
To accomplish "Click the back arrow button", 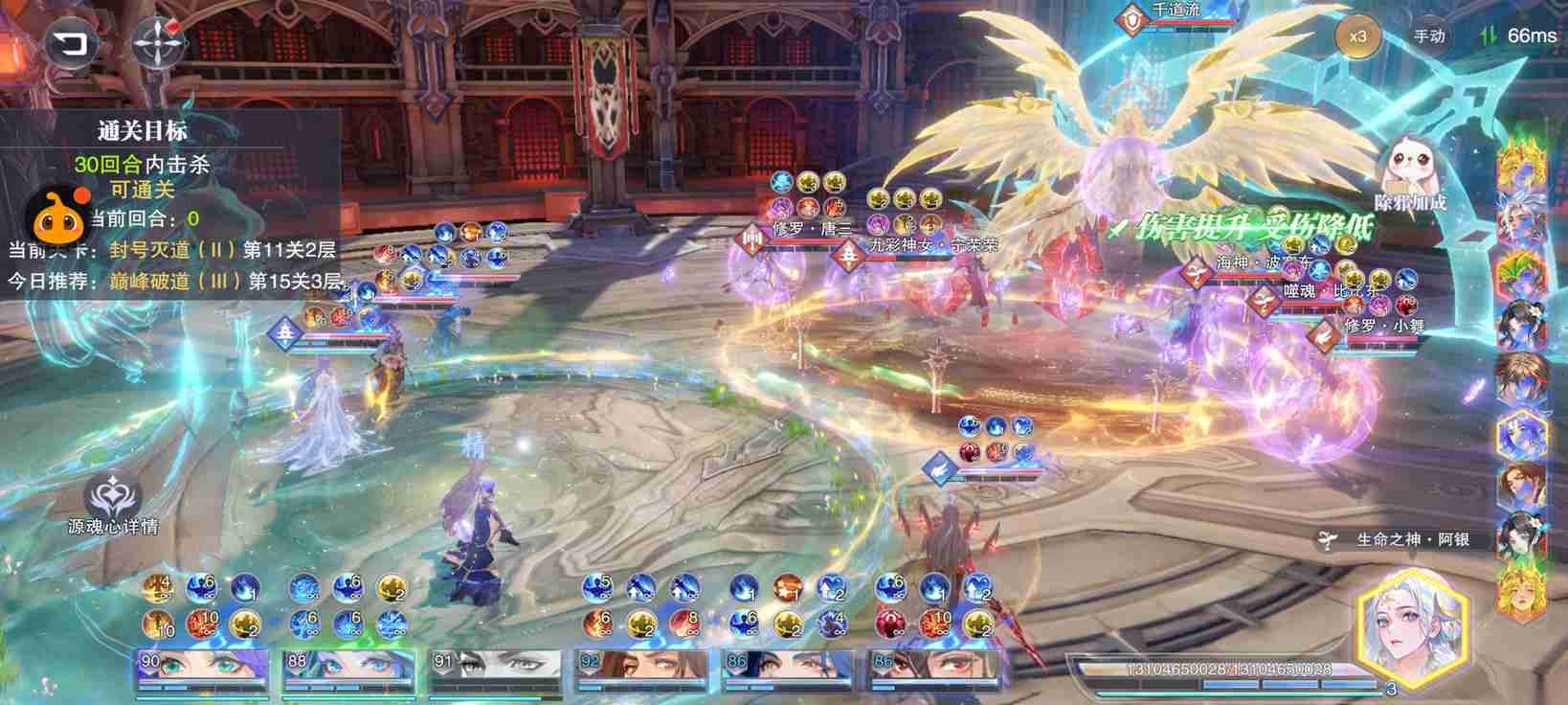I will [x=69, y=42].
